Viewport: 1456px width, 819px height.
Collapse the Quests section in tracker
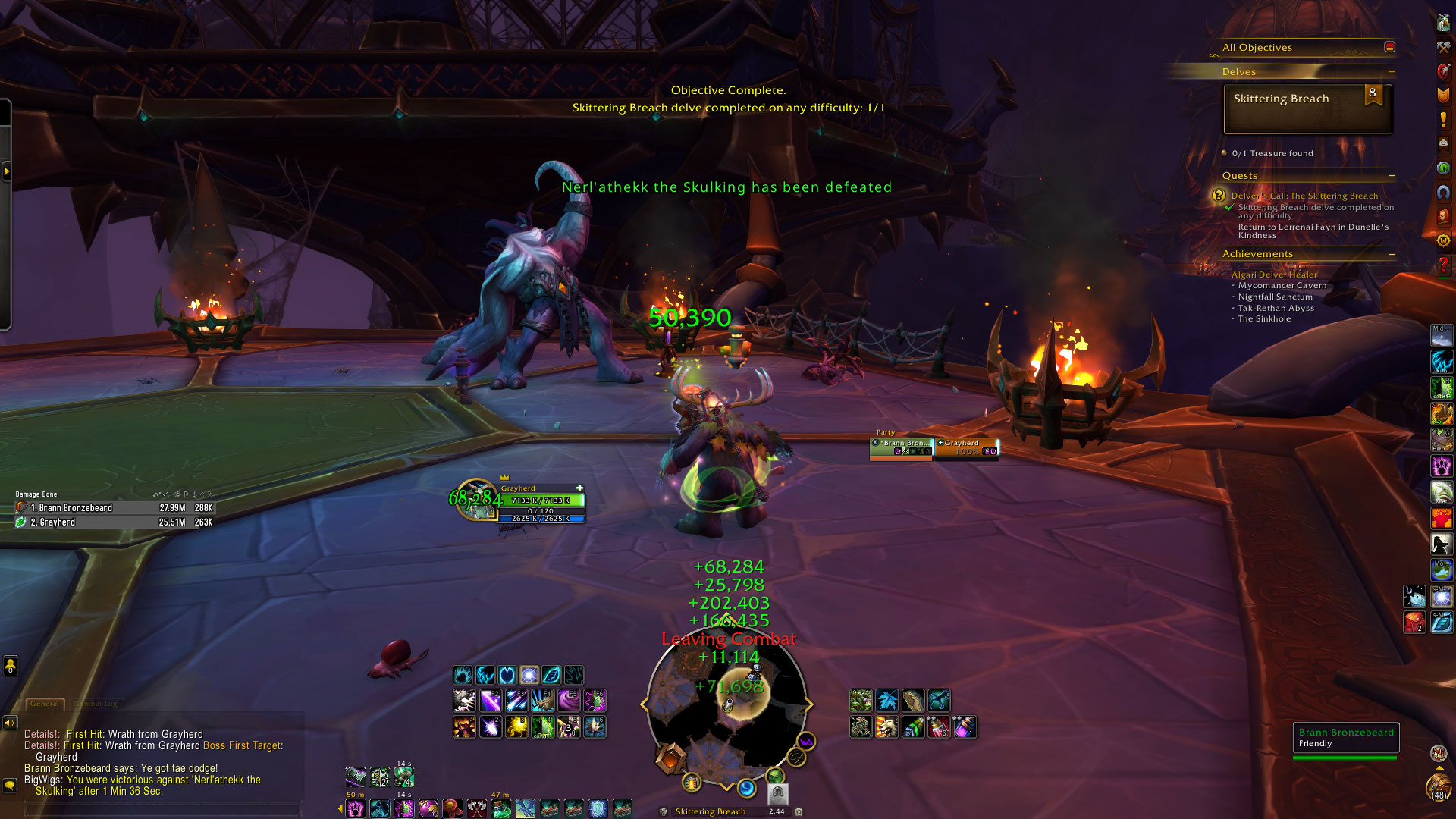[x=1392, y=176]
